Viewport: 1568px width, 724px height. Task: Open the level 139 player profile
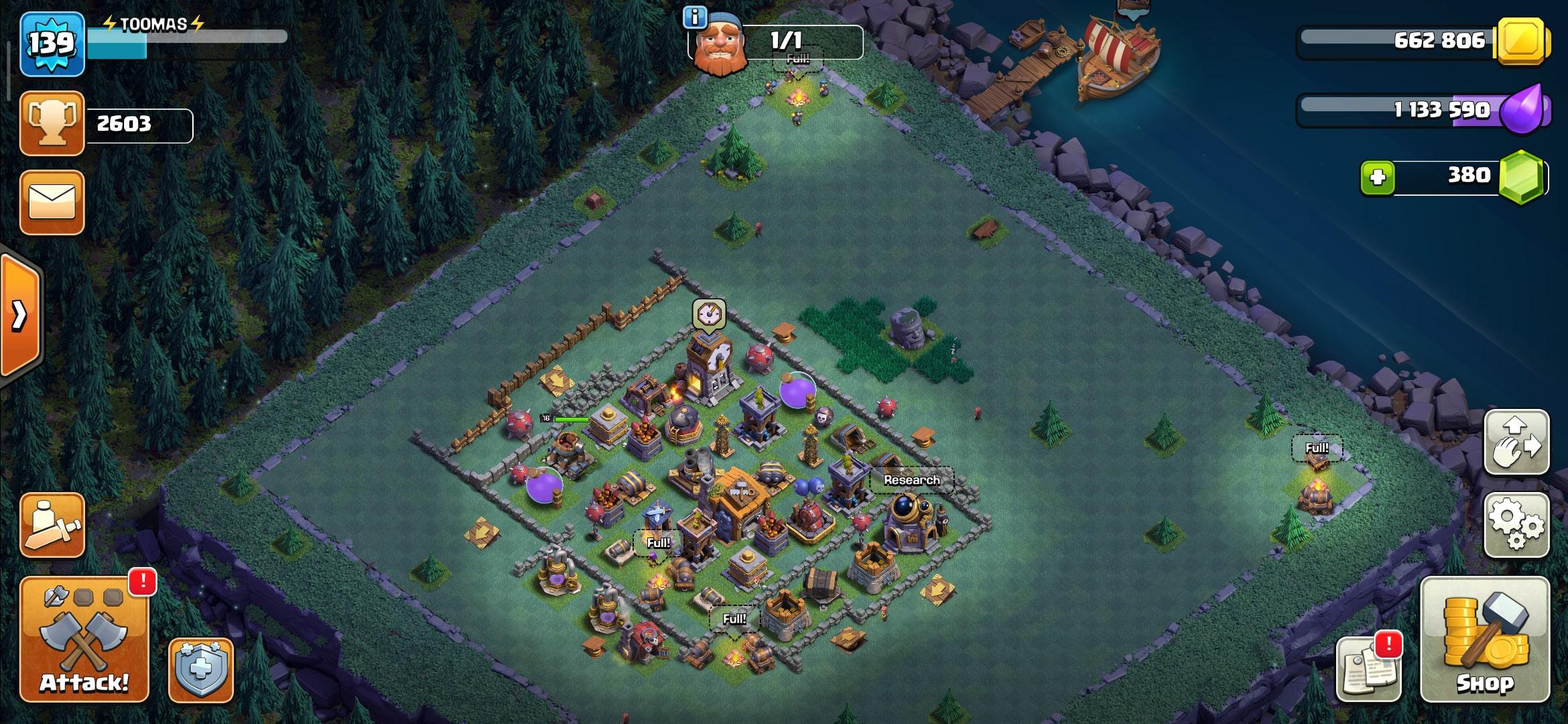(52, 44)
